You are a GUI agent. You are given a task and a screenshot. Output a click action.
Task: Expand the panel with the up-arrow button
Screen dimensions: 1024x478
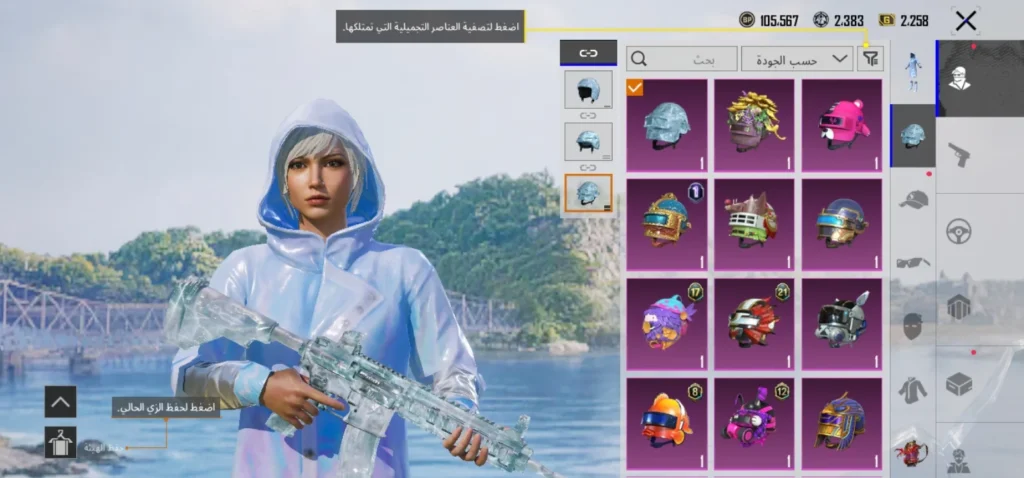[60, 402]
